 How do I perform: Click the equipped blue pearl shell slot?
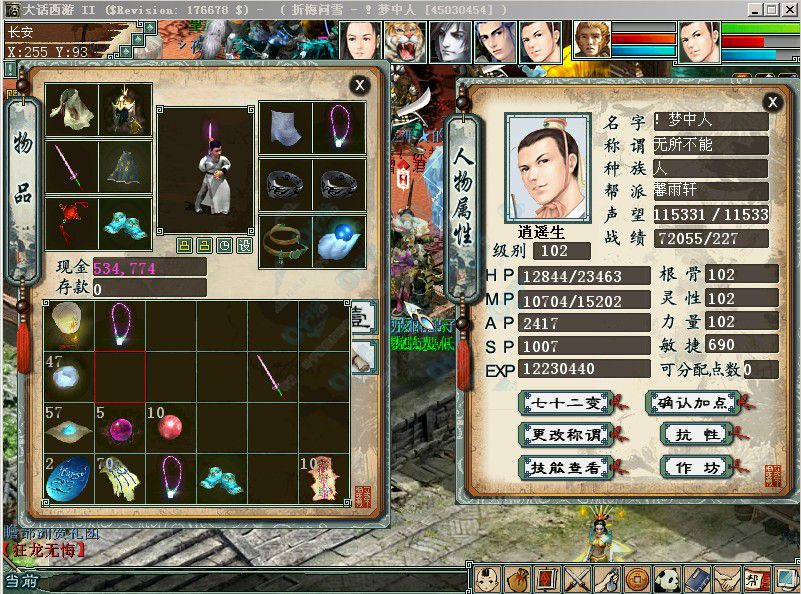click(339, 243)
